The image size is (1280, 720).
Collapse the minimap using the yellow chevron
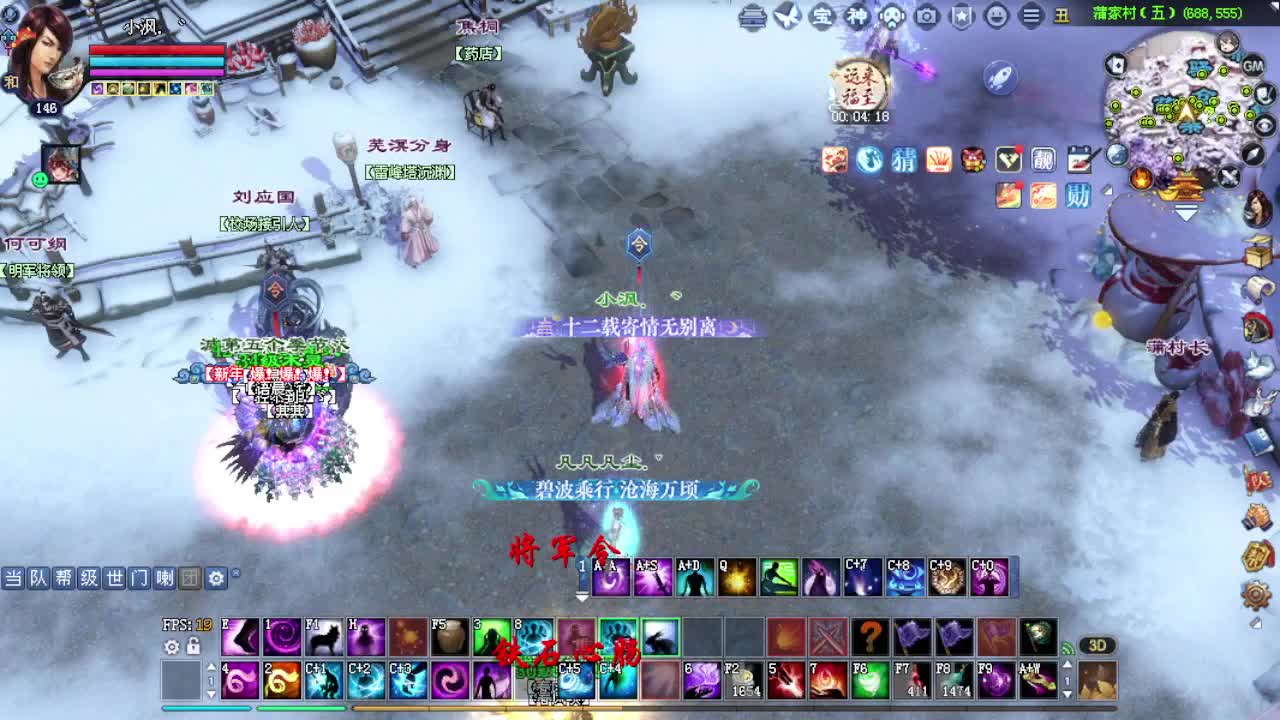[1187, 212]
